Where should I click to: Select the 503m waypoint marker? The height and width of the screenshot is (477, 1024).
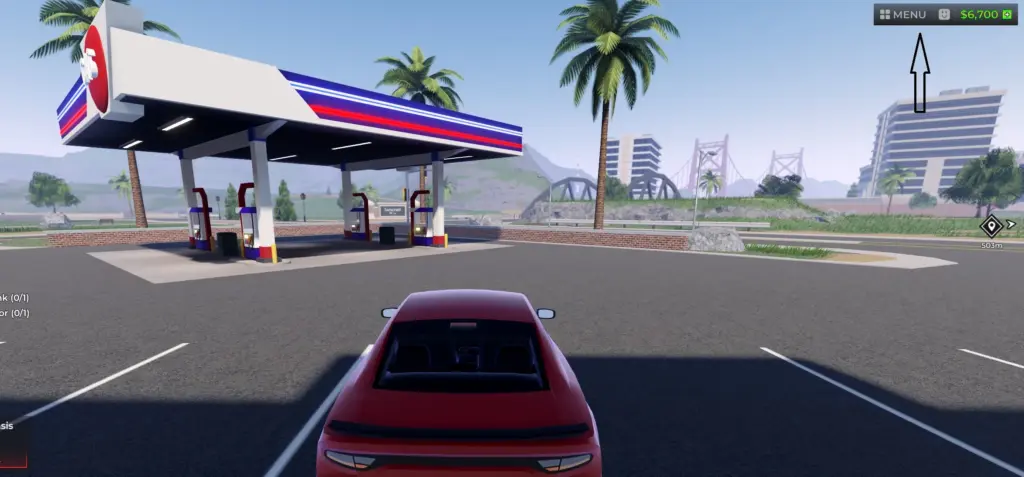pos(991,225)
